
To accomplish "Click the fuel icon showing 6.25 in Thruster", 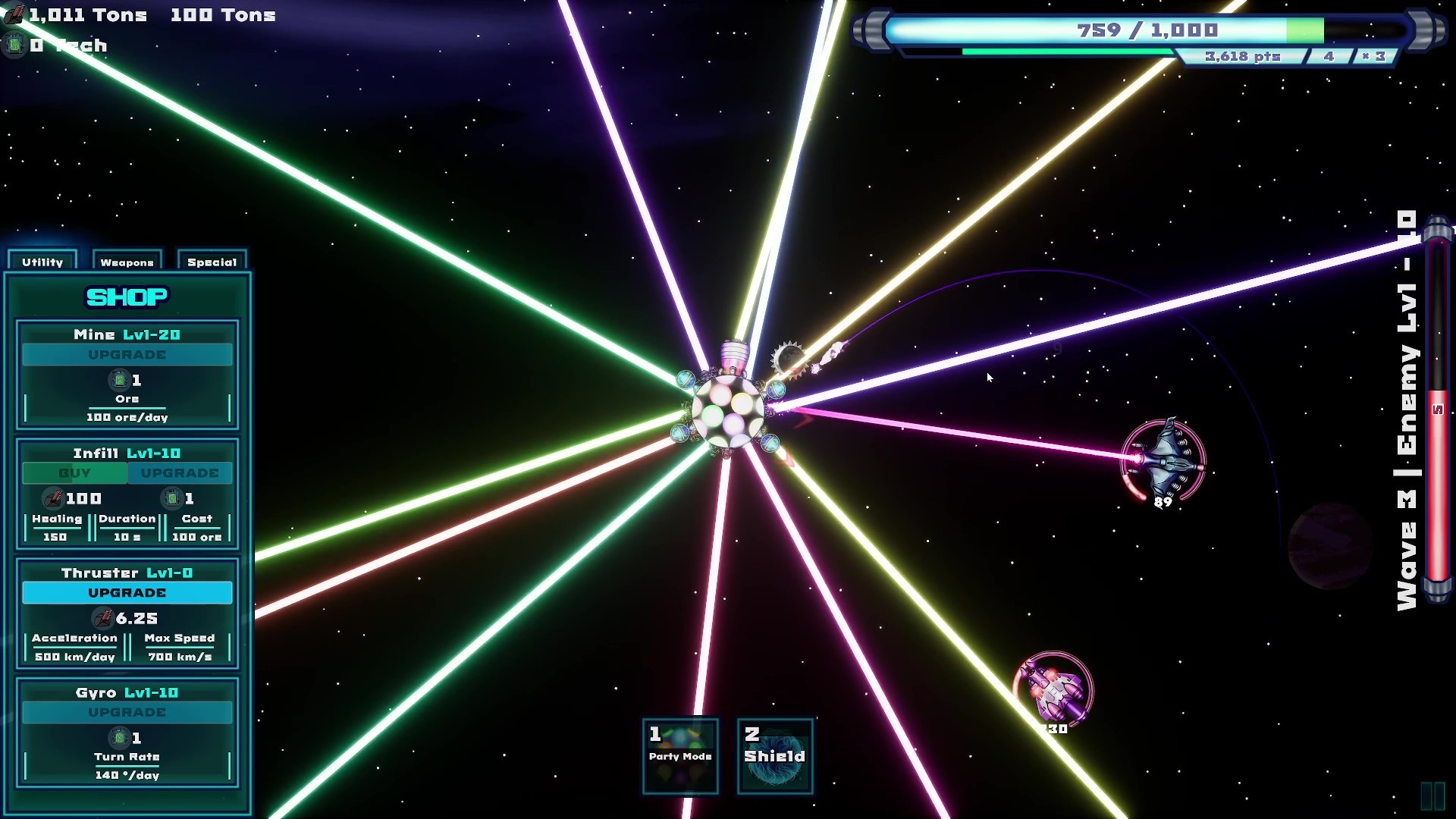I will pos(103,618).
